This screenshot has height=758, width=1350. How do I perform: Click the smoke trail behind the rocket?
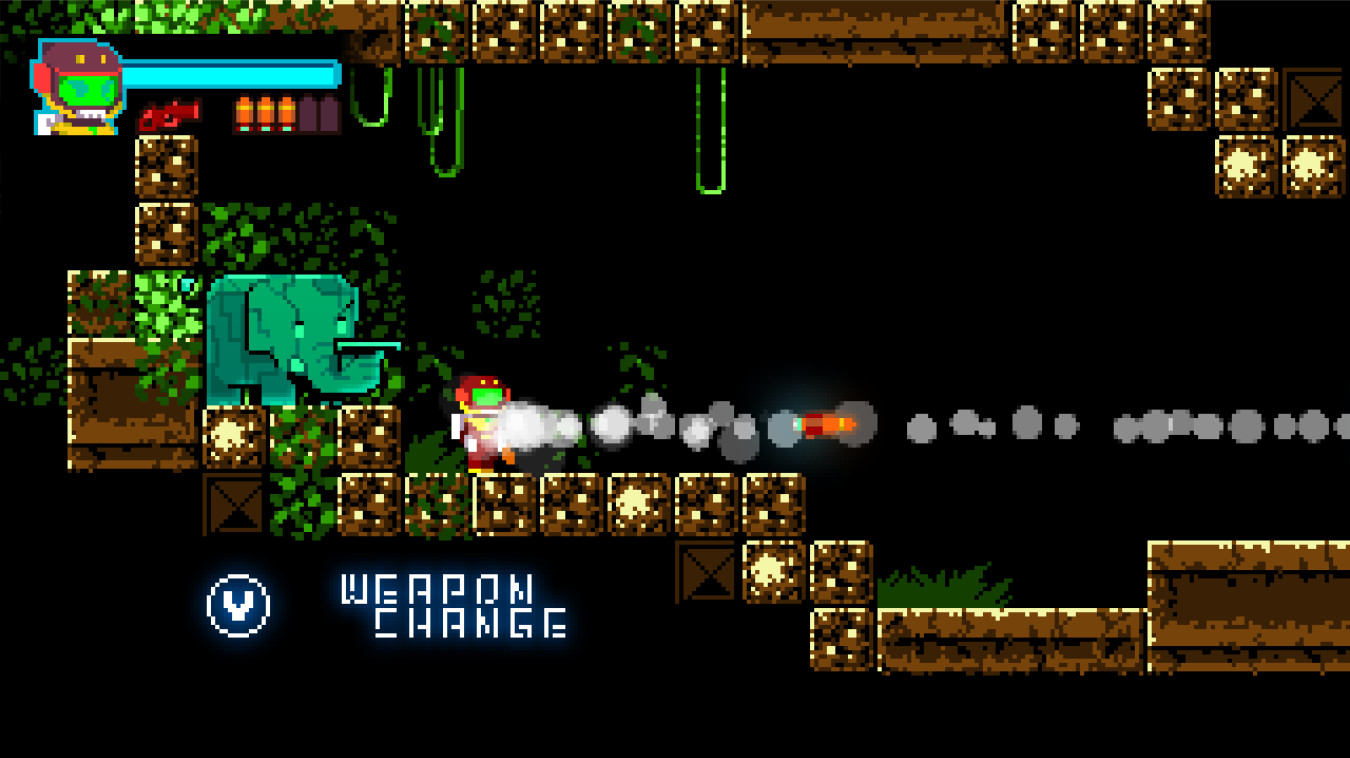pos(650,423)
